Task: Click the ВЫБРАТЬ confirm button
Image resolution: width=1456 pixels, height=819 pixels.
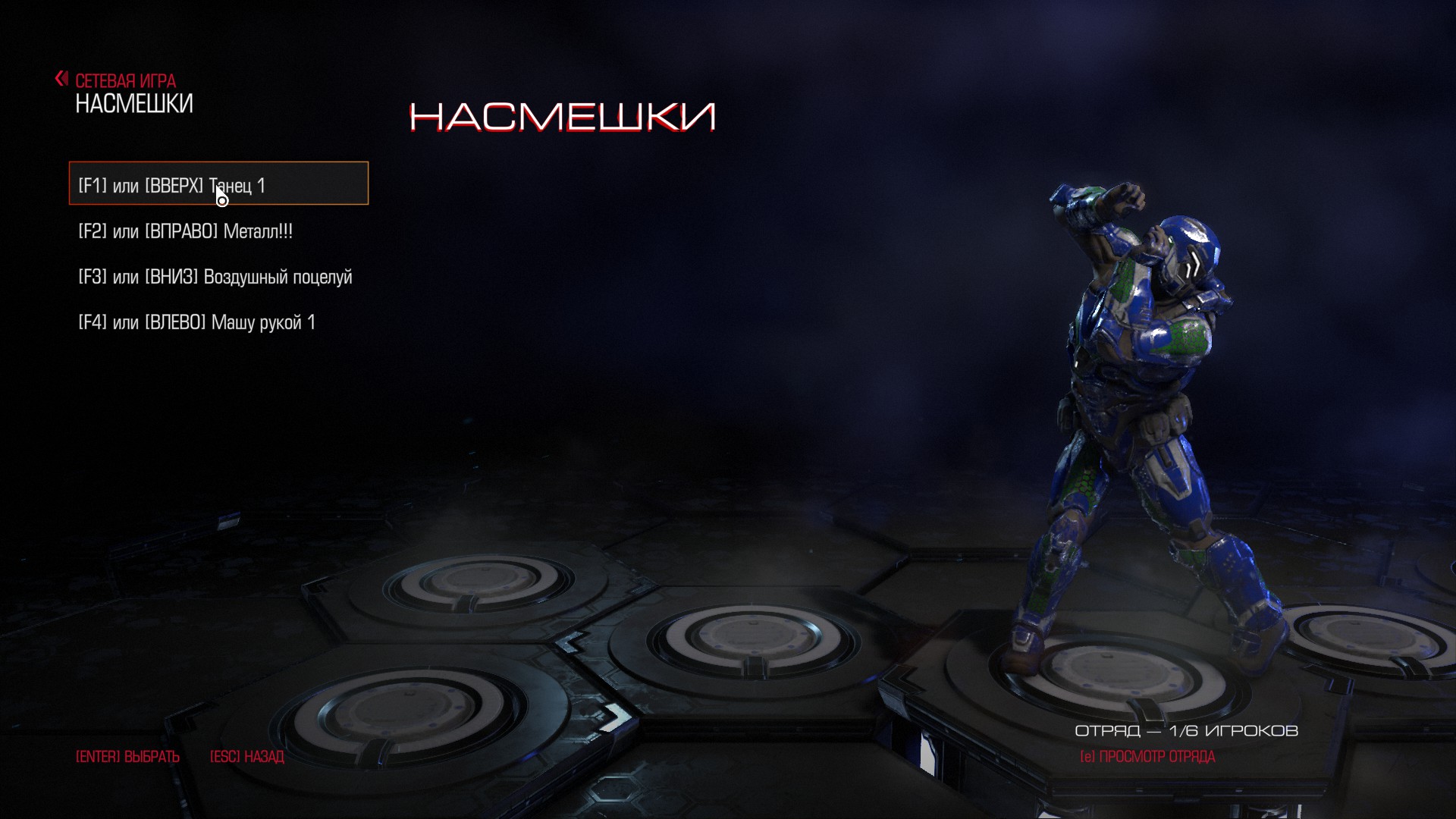Action: coord(127,757)
